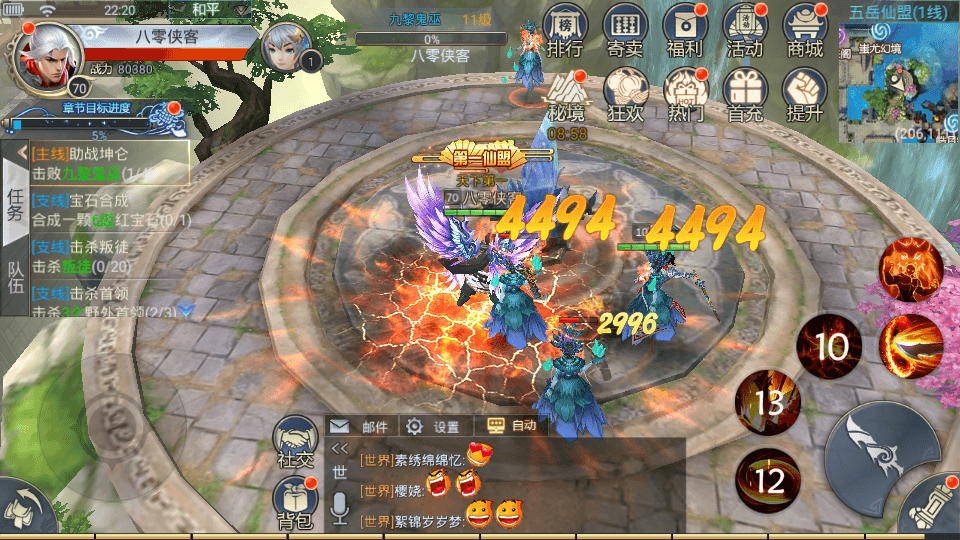Open the 背包 backpack

tap(296, 503)
